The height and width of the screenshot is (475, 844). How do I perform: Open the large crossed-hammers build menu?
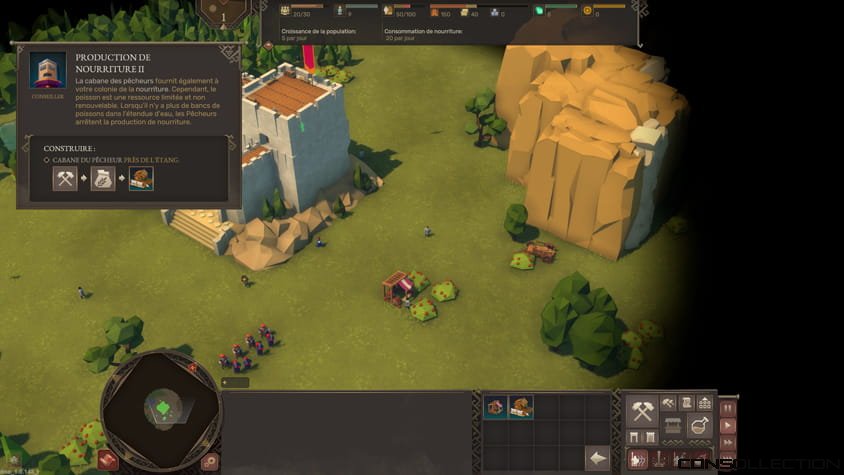(x=642, y=410)
